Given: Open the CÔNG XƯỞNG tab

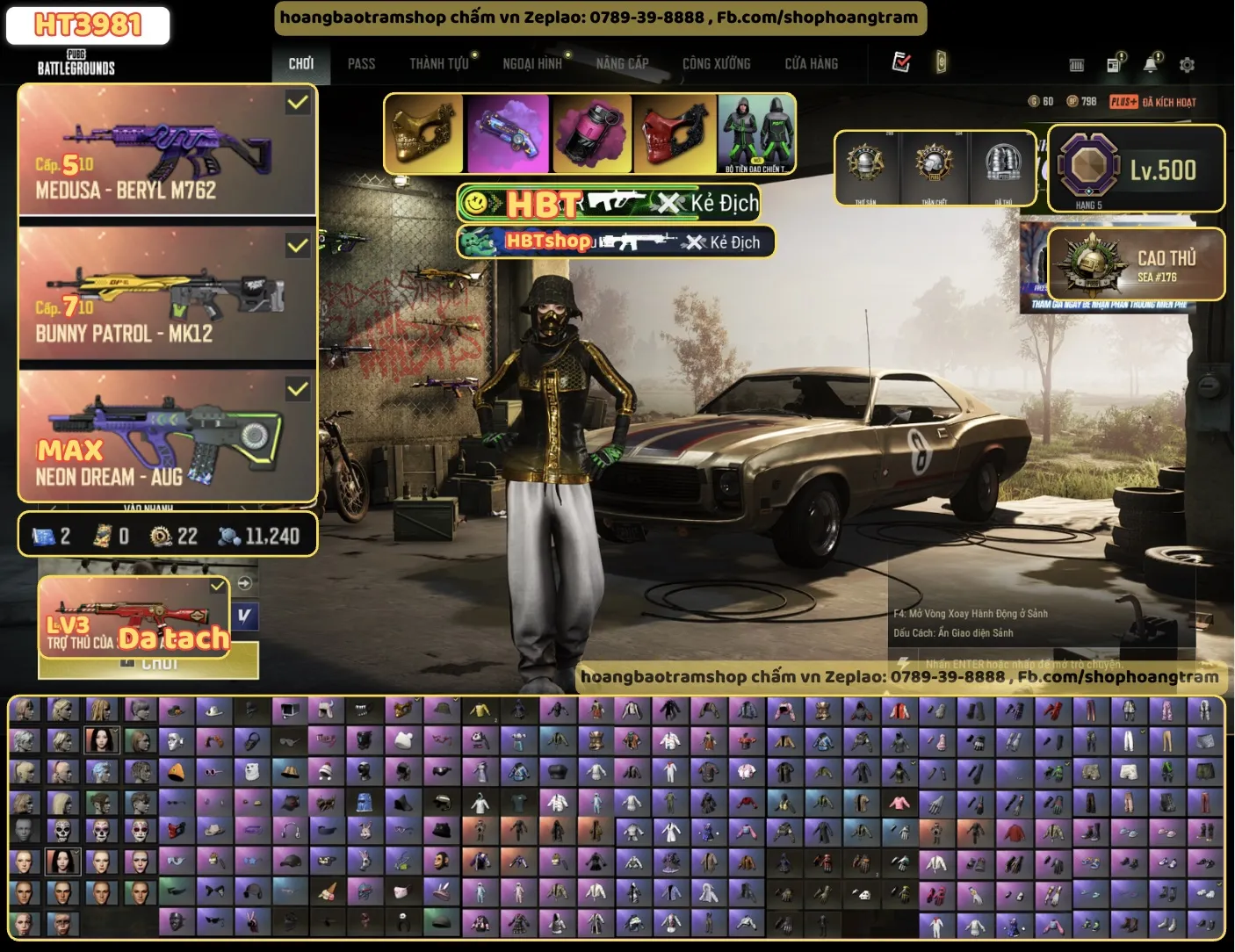Looking at the screenshot, I should tap(716, 63).
